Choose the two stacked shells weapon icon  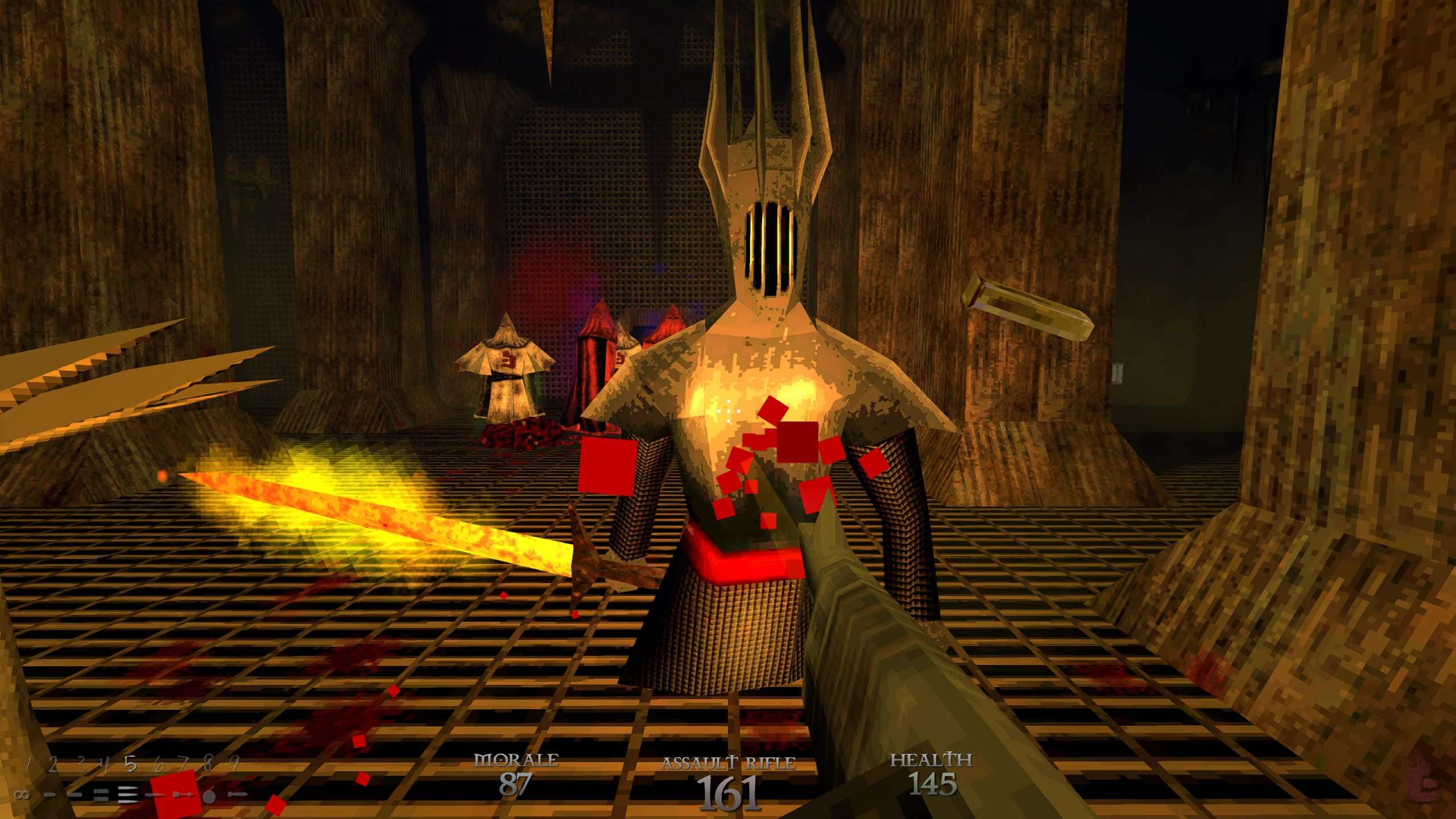[x=101, y=795]
